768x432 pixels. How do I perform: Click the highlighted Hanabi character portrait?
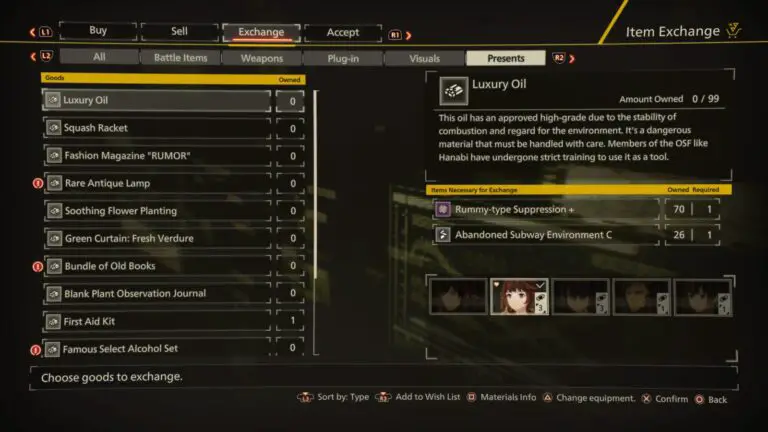(x=519, y=297)
